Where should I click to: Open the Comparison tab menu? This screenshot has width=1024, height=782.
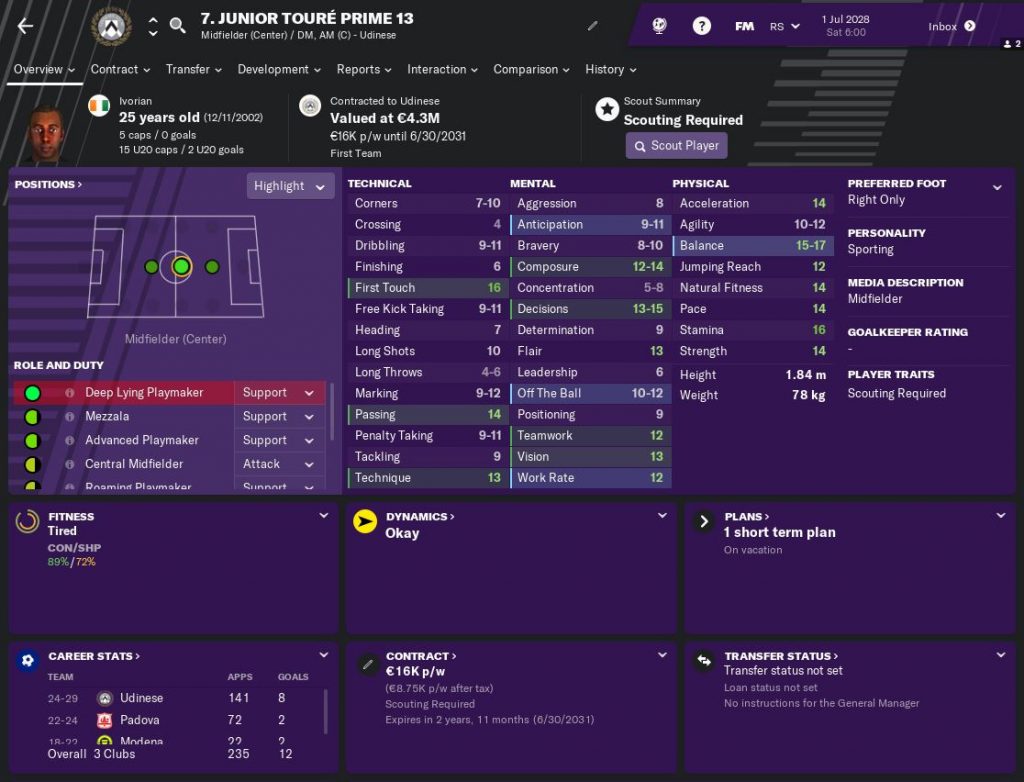[x=531, y=69]
